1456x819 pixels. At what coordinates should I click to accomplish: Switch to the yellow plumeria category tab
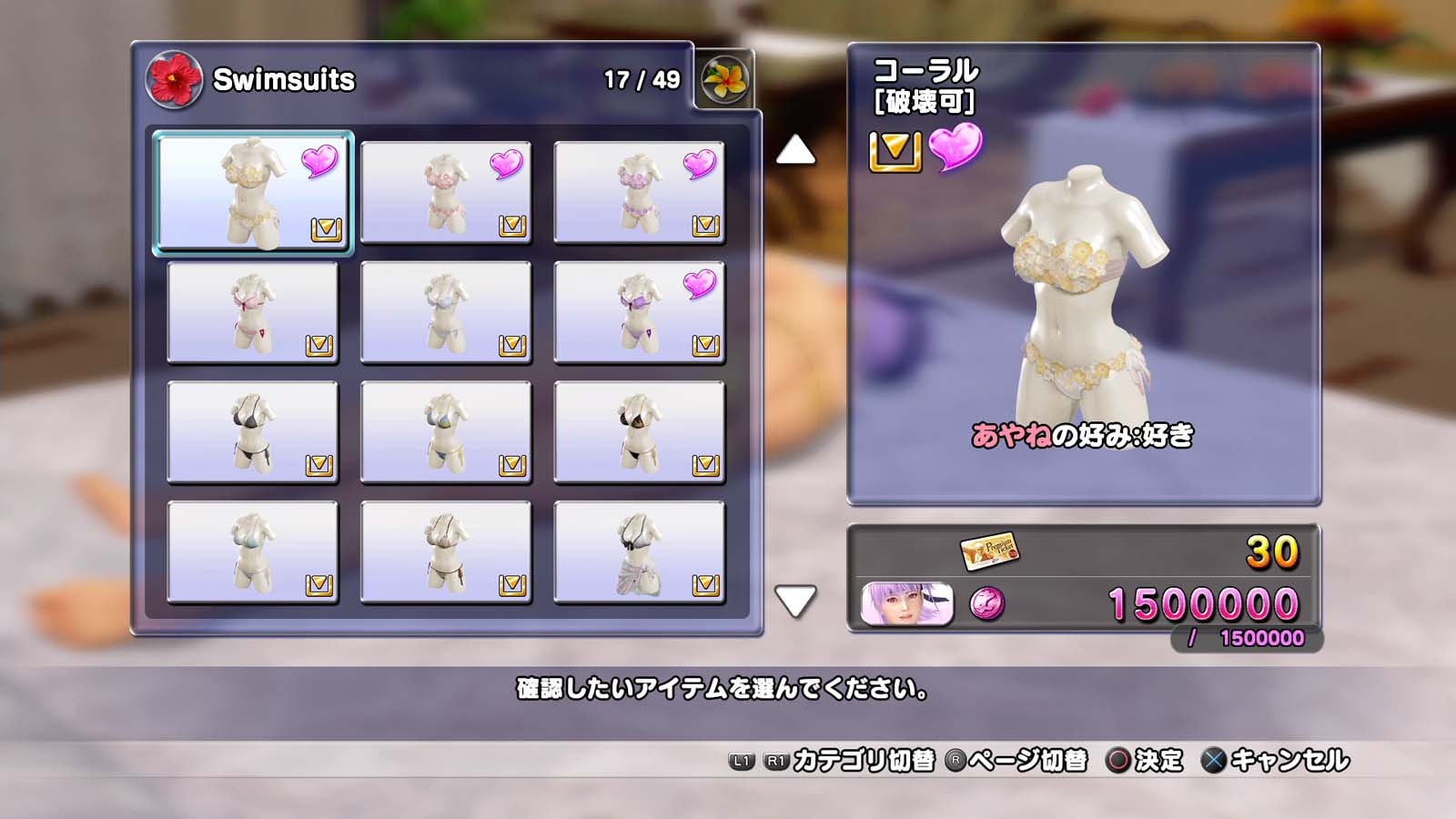click(725, 79)
